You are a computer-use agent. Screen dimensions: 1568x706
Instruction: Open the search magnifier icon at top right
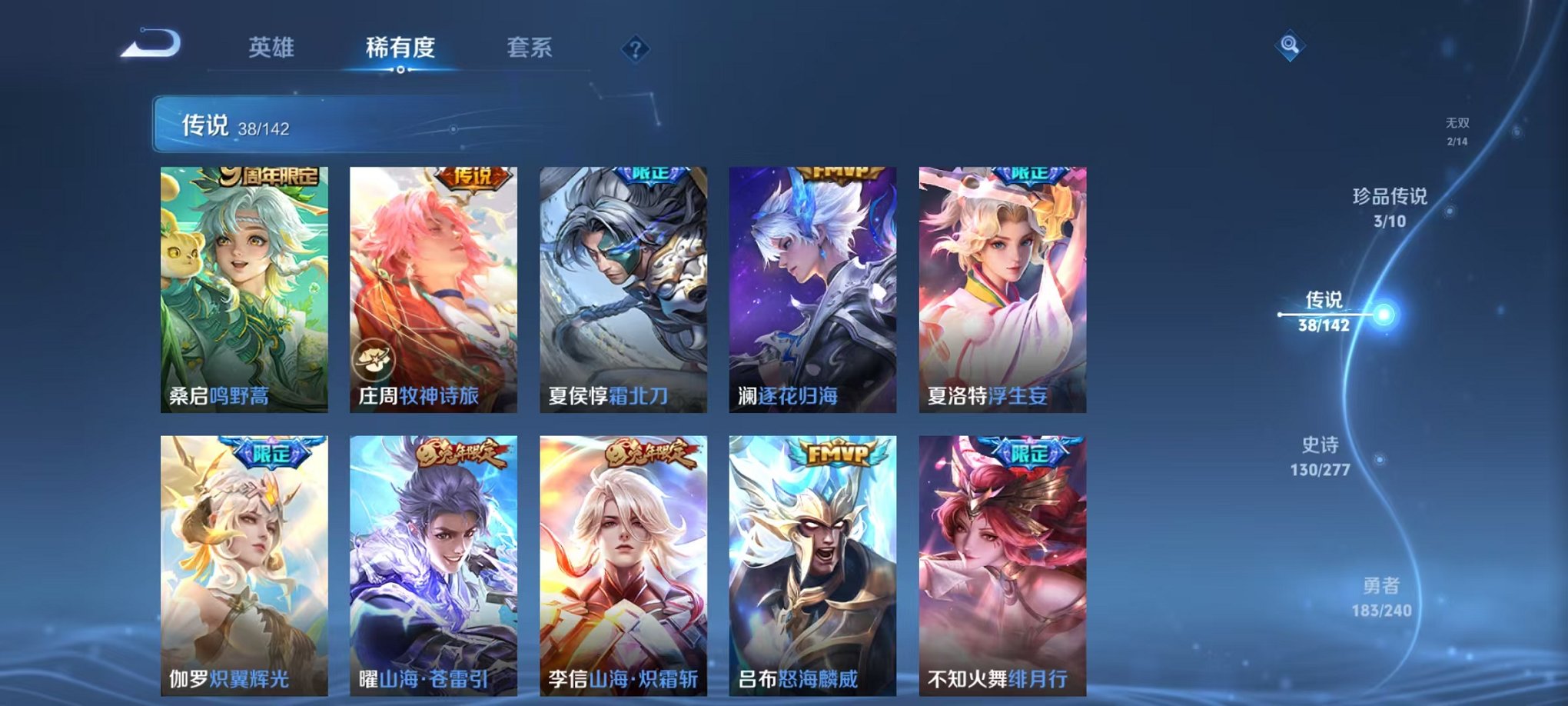pyautogui.click(x=1291, y=46)
